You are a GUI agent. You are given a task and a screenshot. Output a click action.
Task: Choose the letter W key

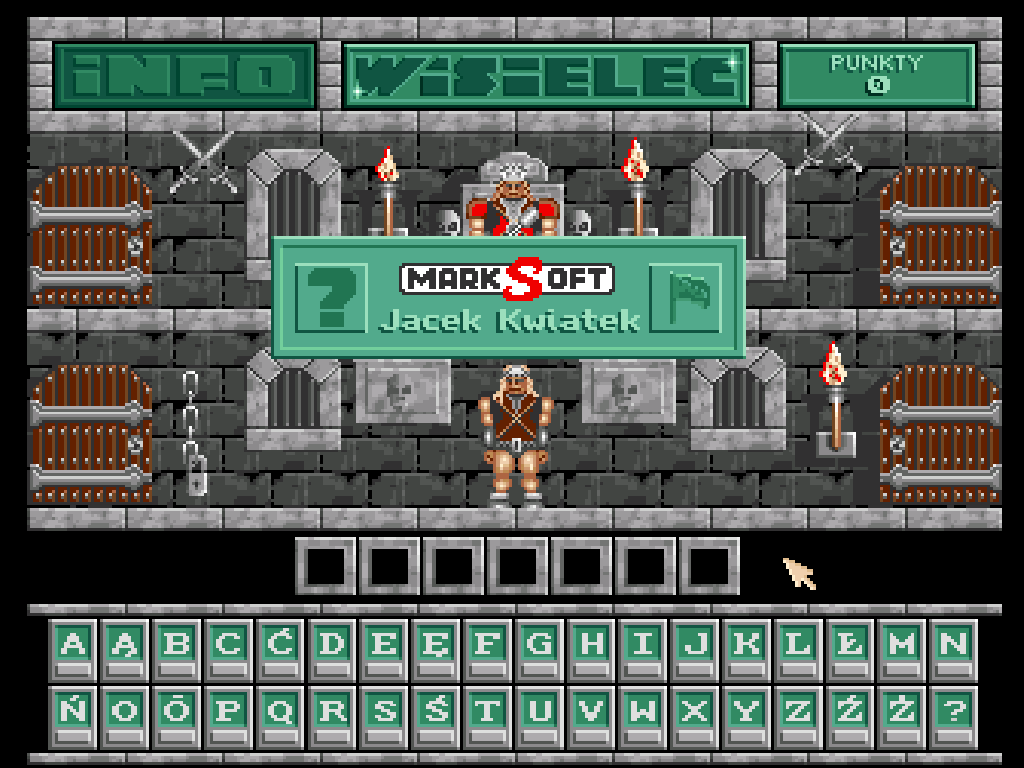(x=644, y=714)
